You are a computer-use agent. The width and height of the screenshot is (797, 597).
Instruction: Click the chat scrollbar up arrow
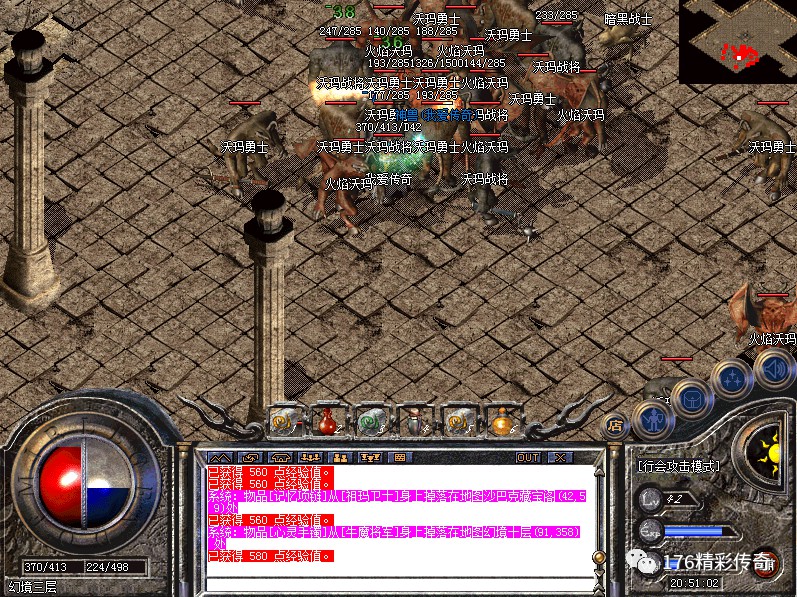point(598,473)
